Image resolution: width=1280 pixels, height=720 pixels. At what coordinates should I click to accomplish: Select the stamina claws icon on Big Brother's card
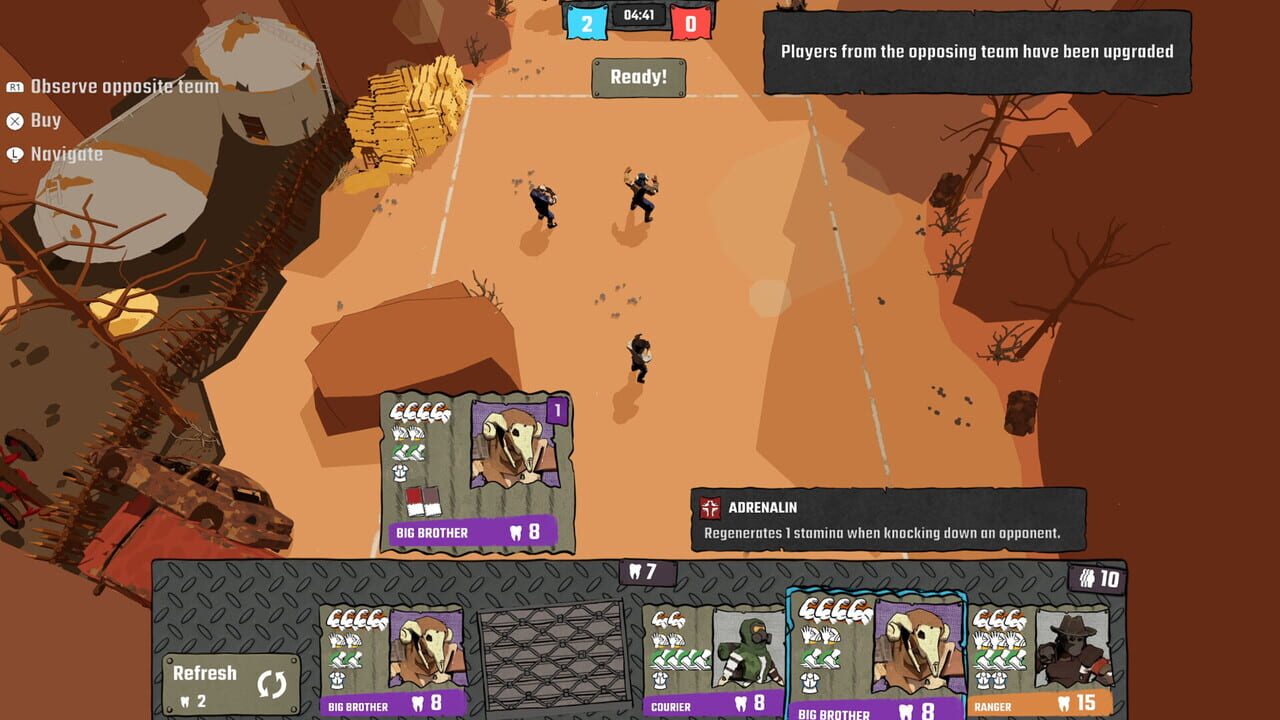[420, 412]
